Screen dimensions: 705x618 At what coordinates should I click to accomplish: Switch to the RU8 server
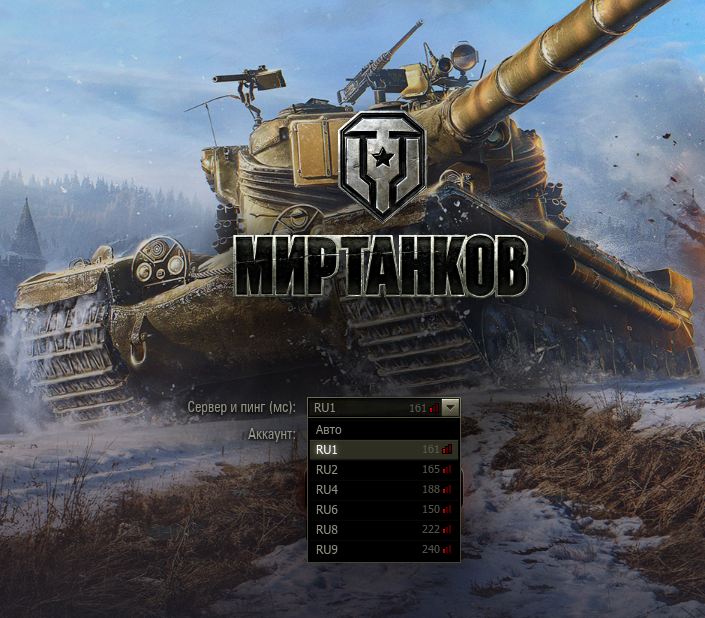coord(383,530)
